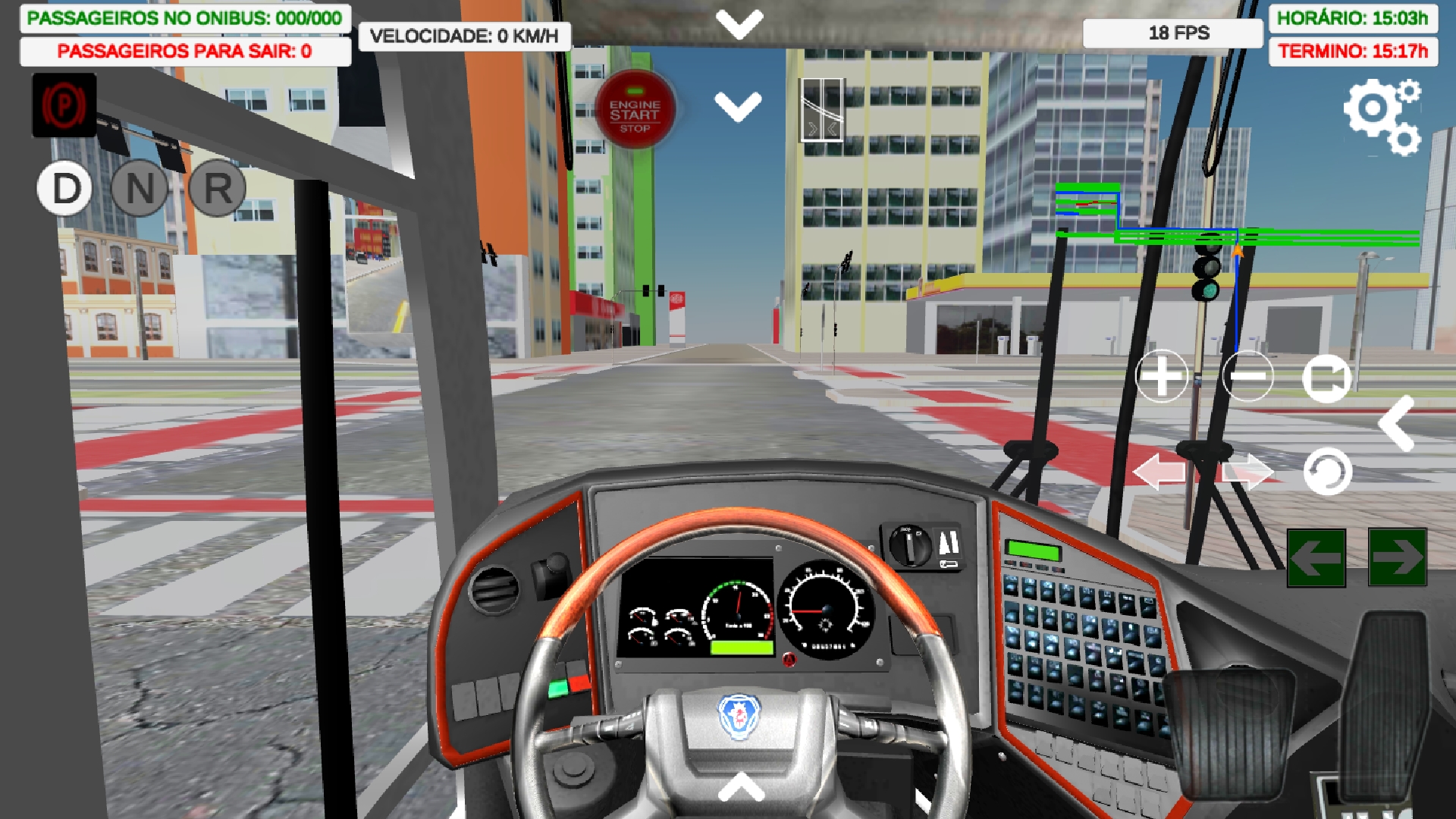Check the PASSAGEIROS NO ONIBUS counter
This screenshot has height=819, width=1456.
(x=182, y=17)
